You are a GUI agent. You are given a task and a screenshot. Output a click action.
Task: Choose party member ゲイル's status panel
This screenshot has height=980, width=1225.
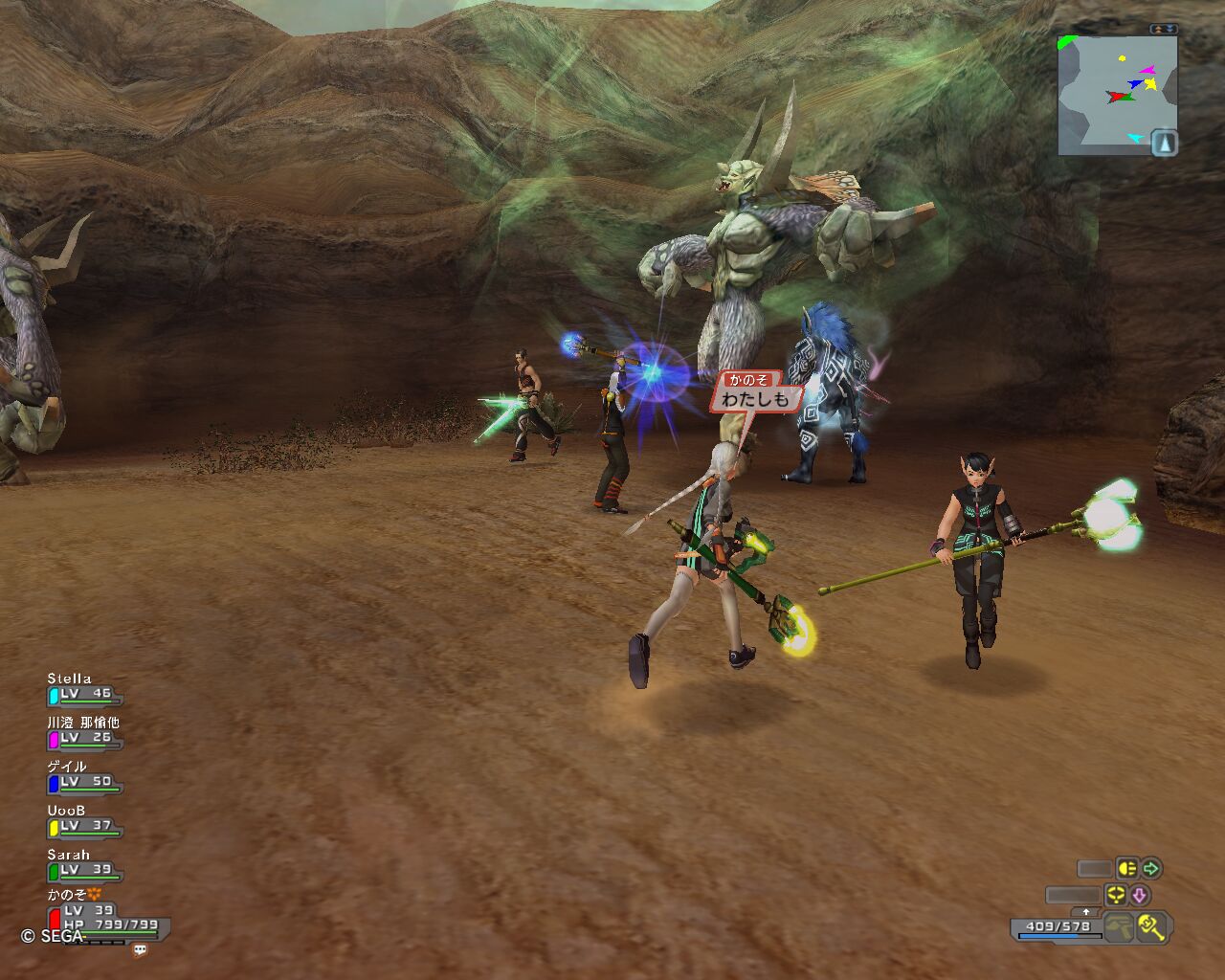pyautogui.click(x=84, y=776)
